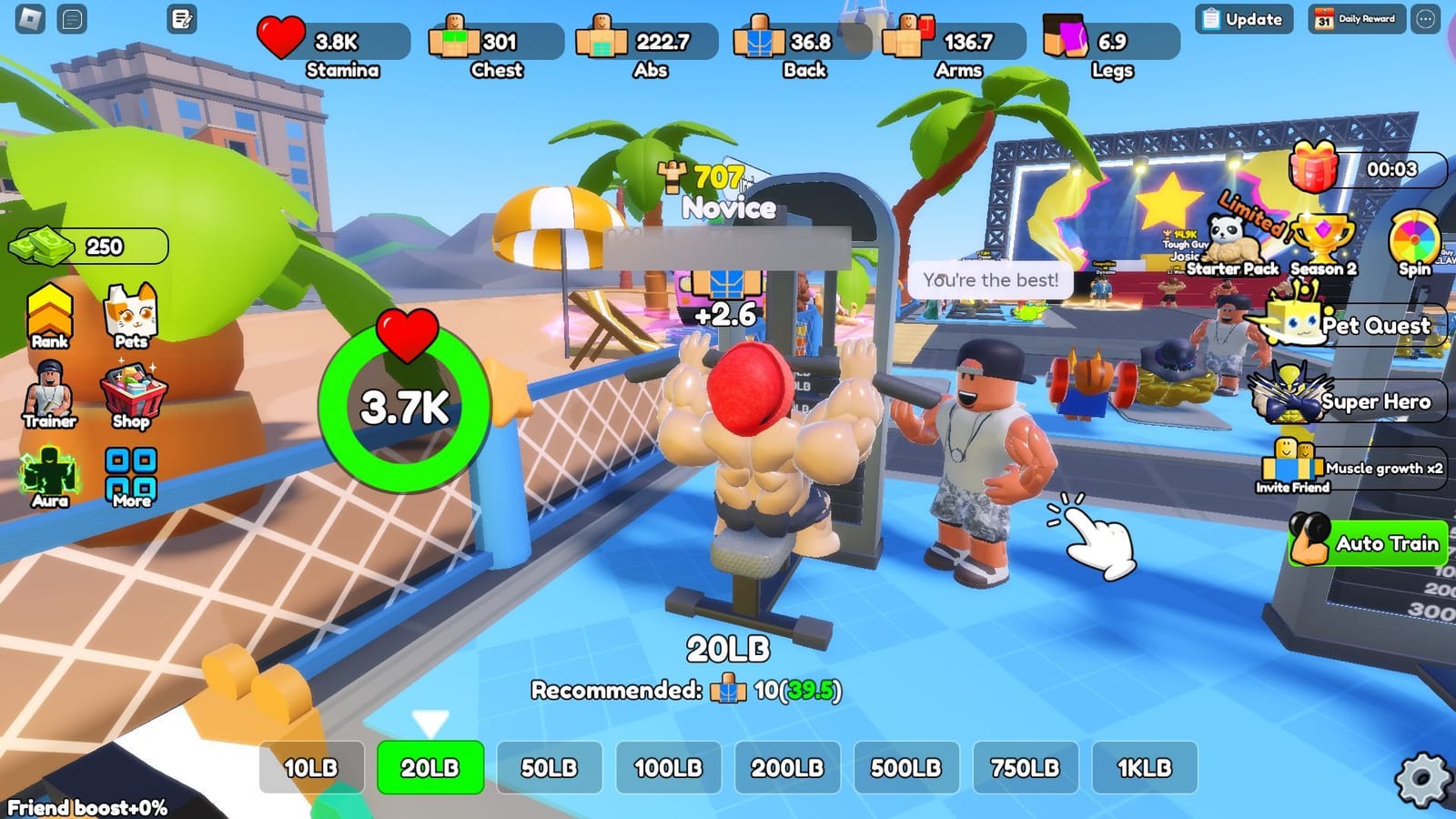This screenshot has height=819, width=1456.
Task: Switch weight selection to 50LB
Action: point(551,769)
